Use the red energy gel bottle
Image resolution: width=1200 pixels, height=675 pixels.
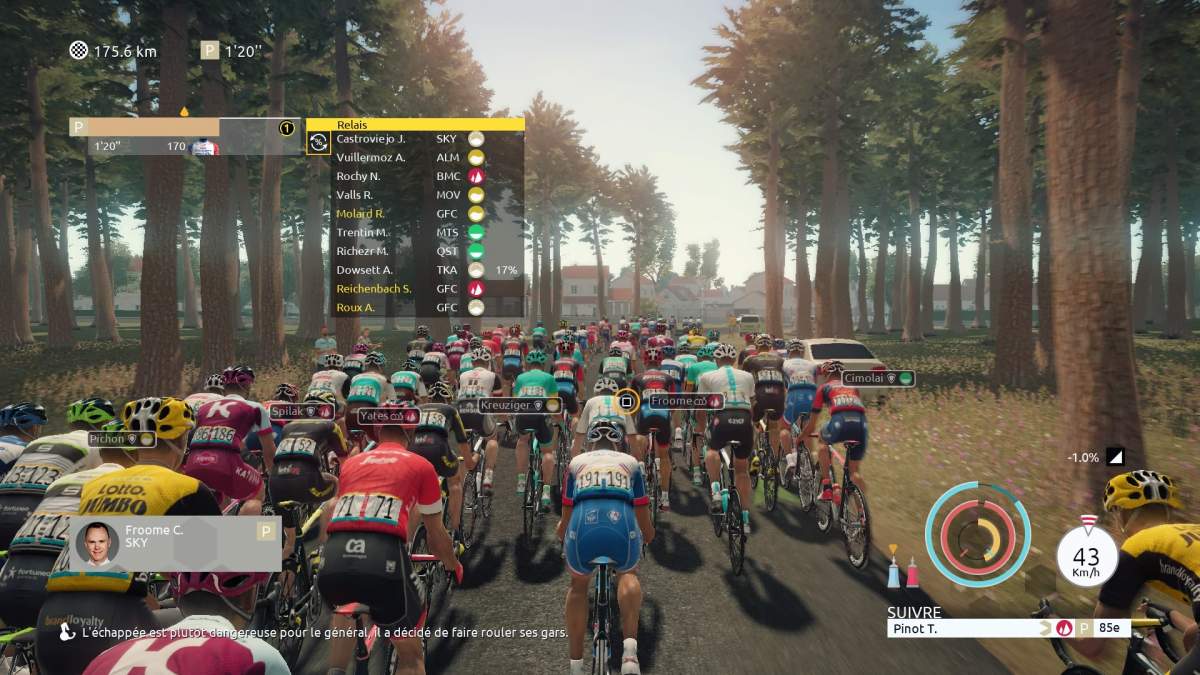coord(912,570)
